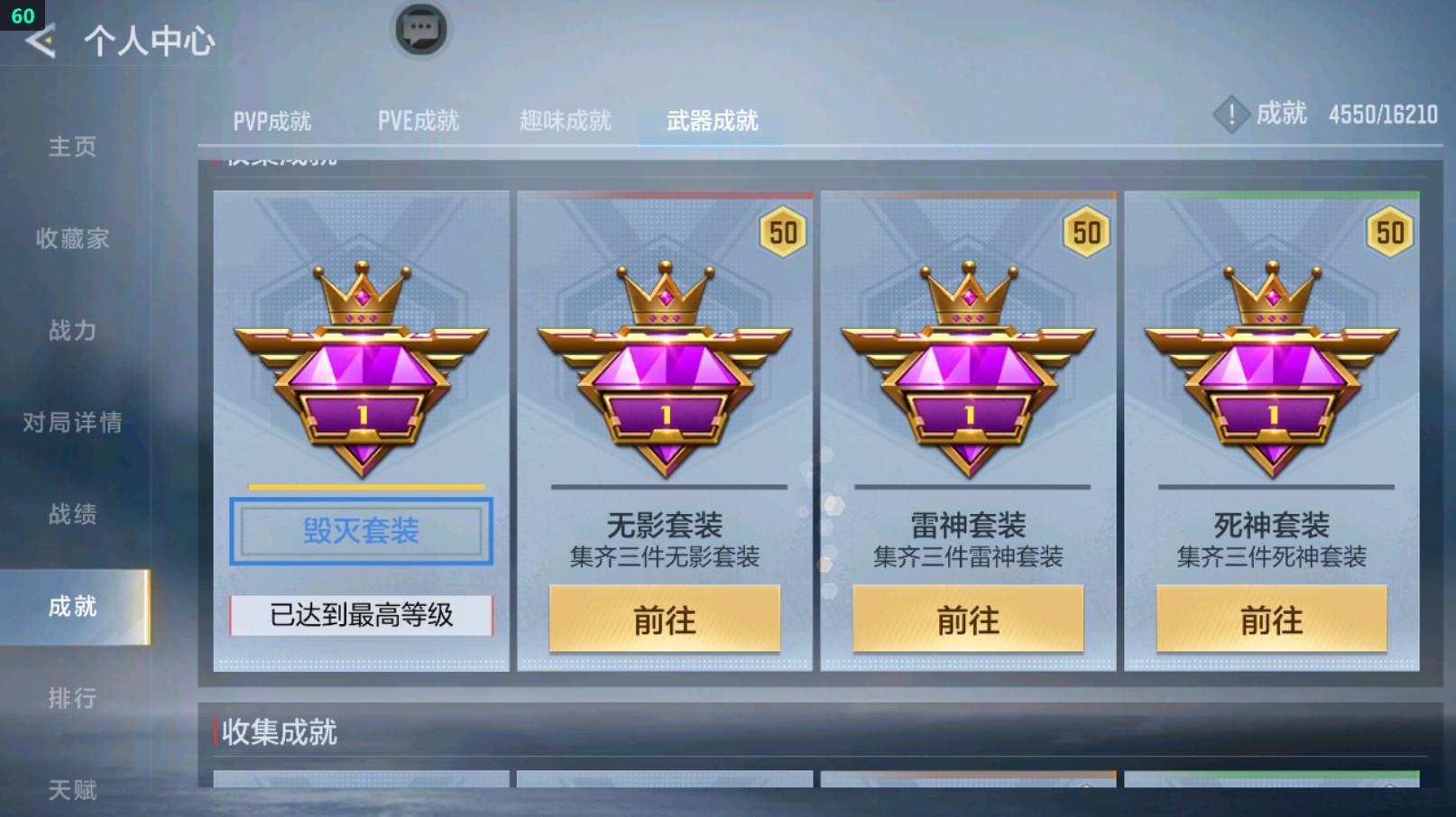Click the achievement alert exclamation icon
The image size is (1456, 817).
(1230, 115)
